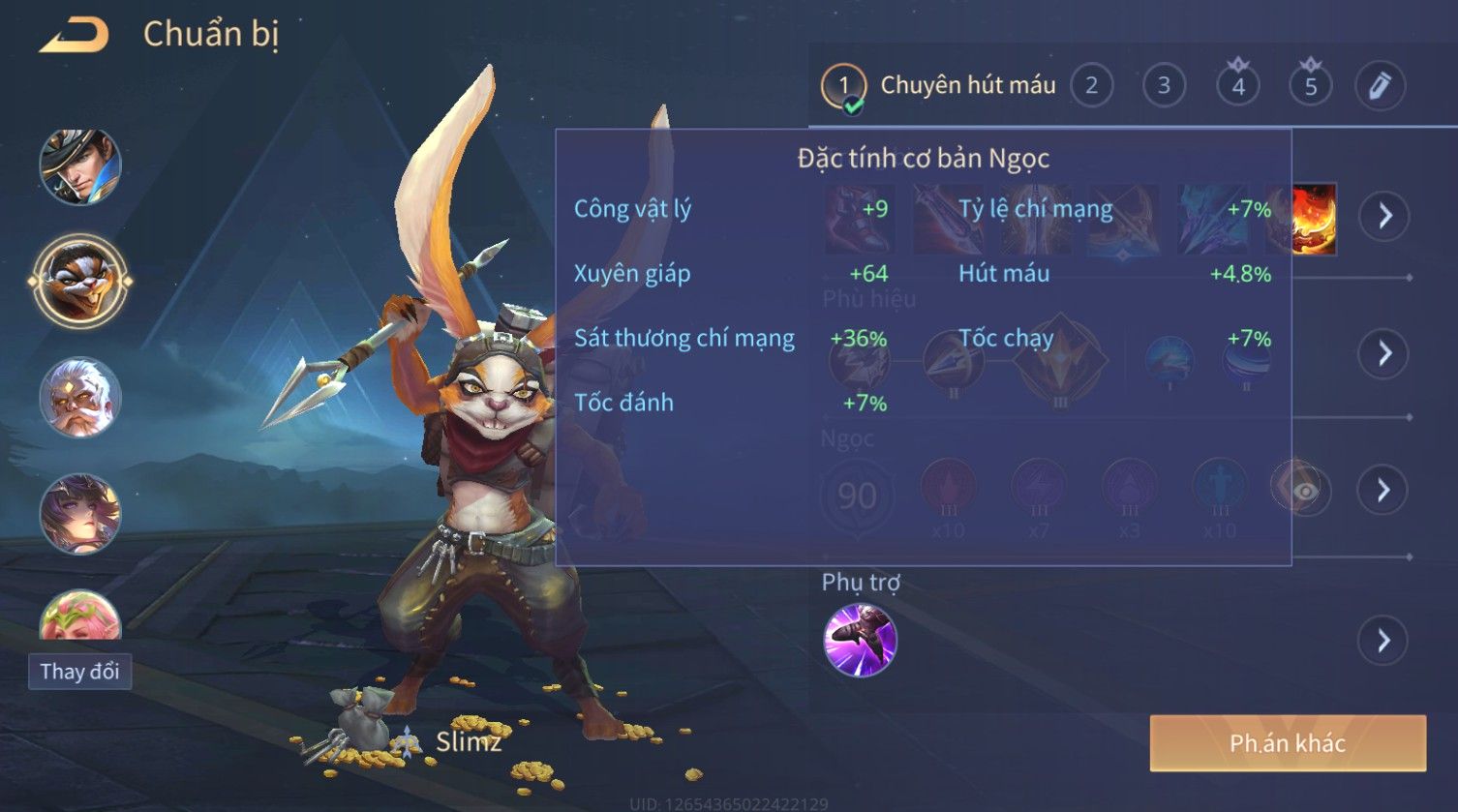Image resolution: width=1458 pixels, height=812 pixels.
Task: Expand the Ngọc row arrow
Action: (x=1384, y=490)
